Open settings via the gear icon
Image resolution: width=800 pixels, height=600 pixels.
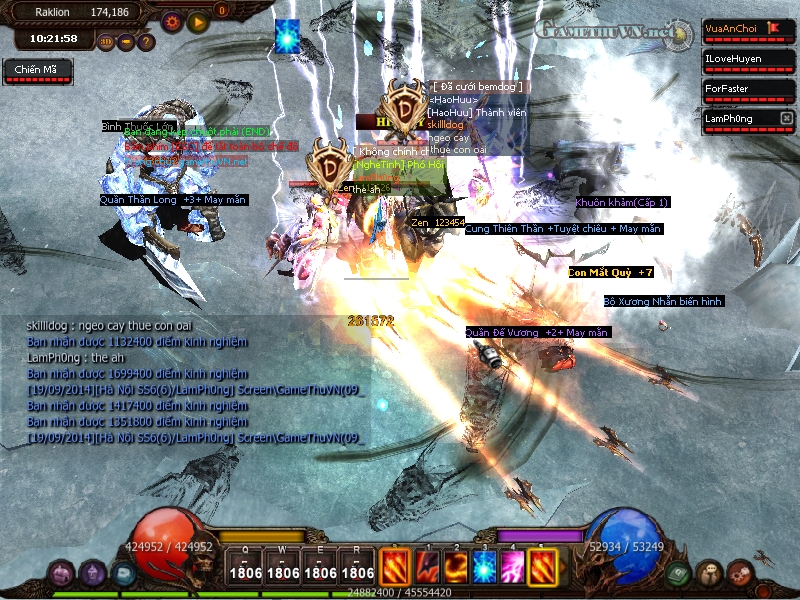click(172, 20)
